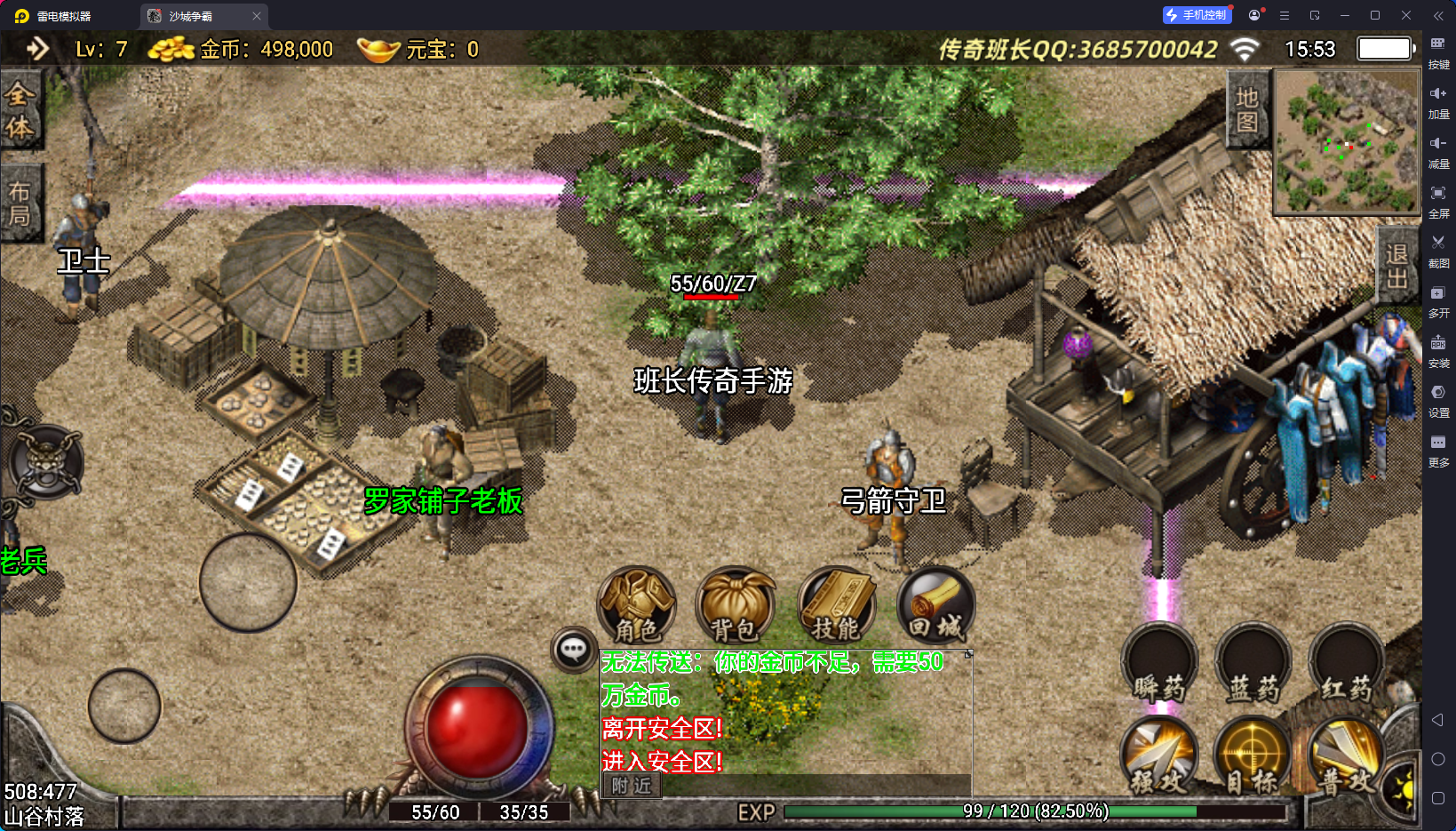Click the emulator 截图 screenshot tool

(1438, 250)
